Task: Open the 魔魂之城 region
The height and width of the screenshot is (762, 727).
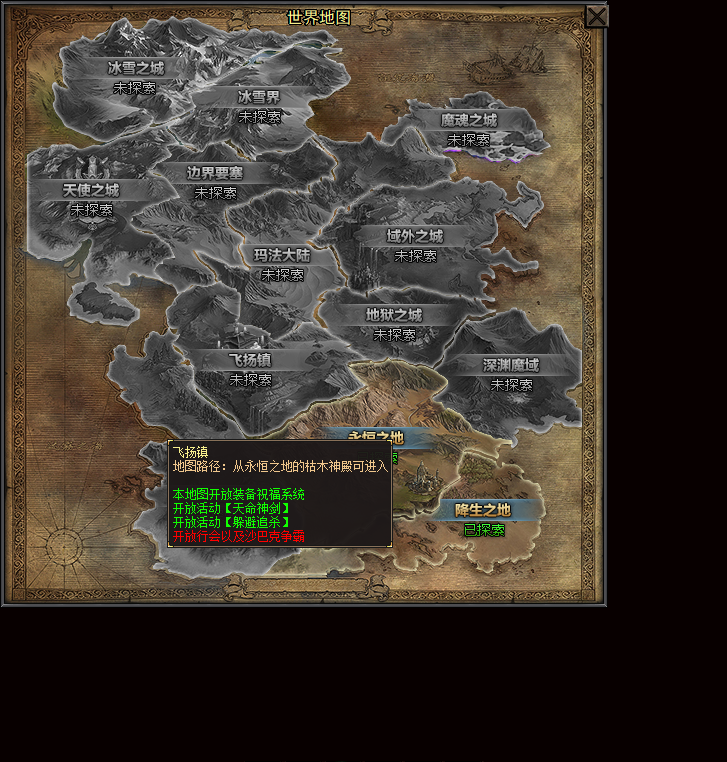Action: (x=468, y=120)
